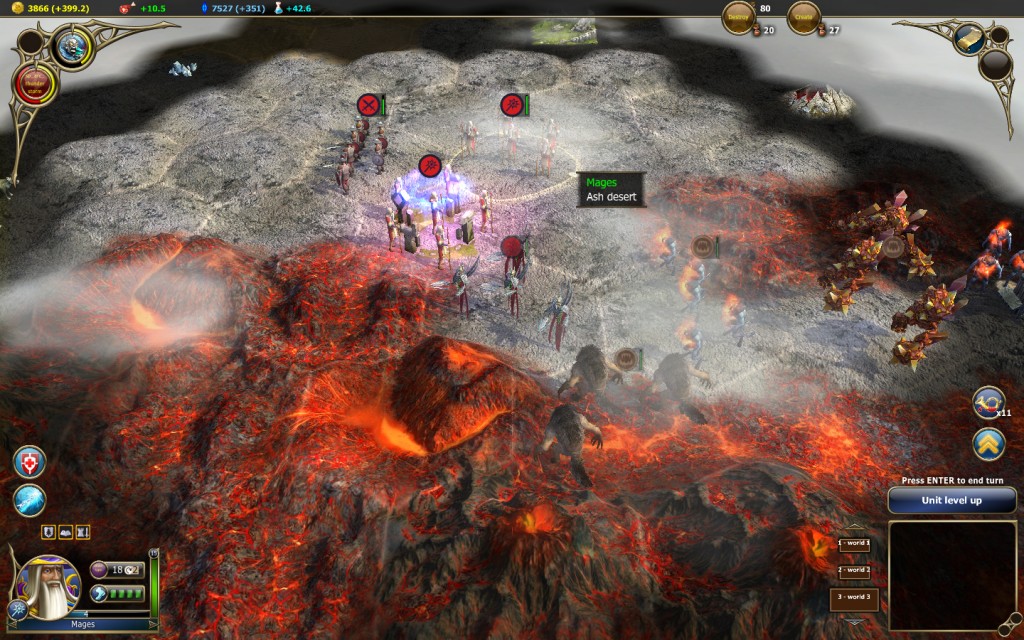Click the gold chevron level-up icon
The height and width of the screenshot is (640, 1024).
point(988,443)
